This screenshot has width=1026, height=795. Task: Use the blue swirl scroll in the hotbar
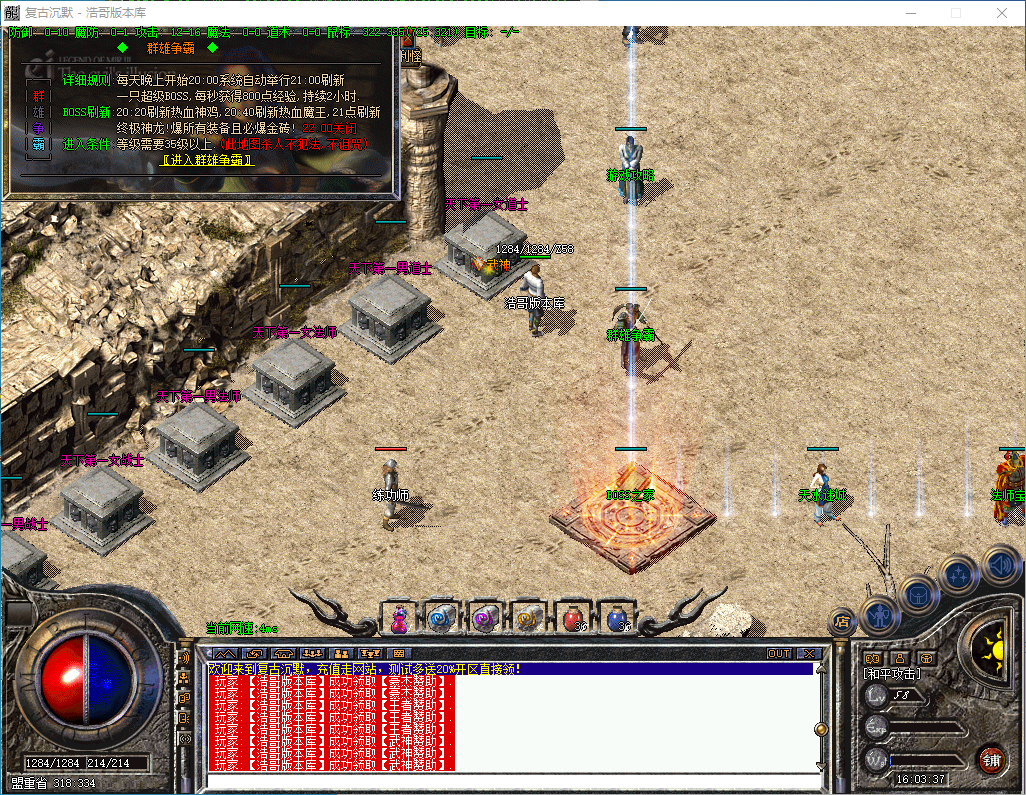tap(441, 618)
